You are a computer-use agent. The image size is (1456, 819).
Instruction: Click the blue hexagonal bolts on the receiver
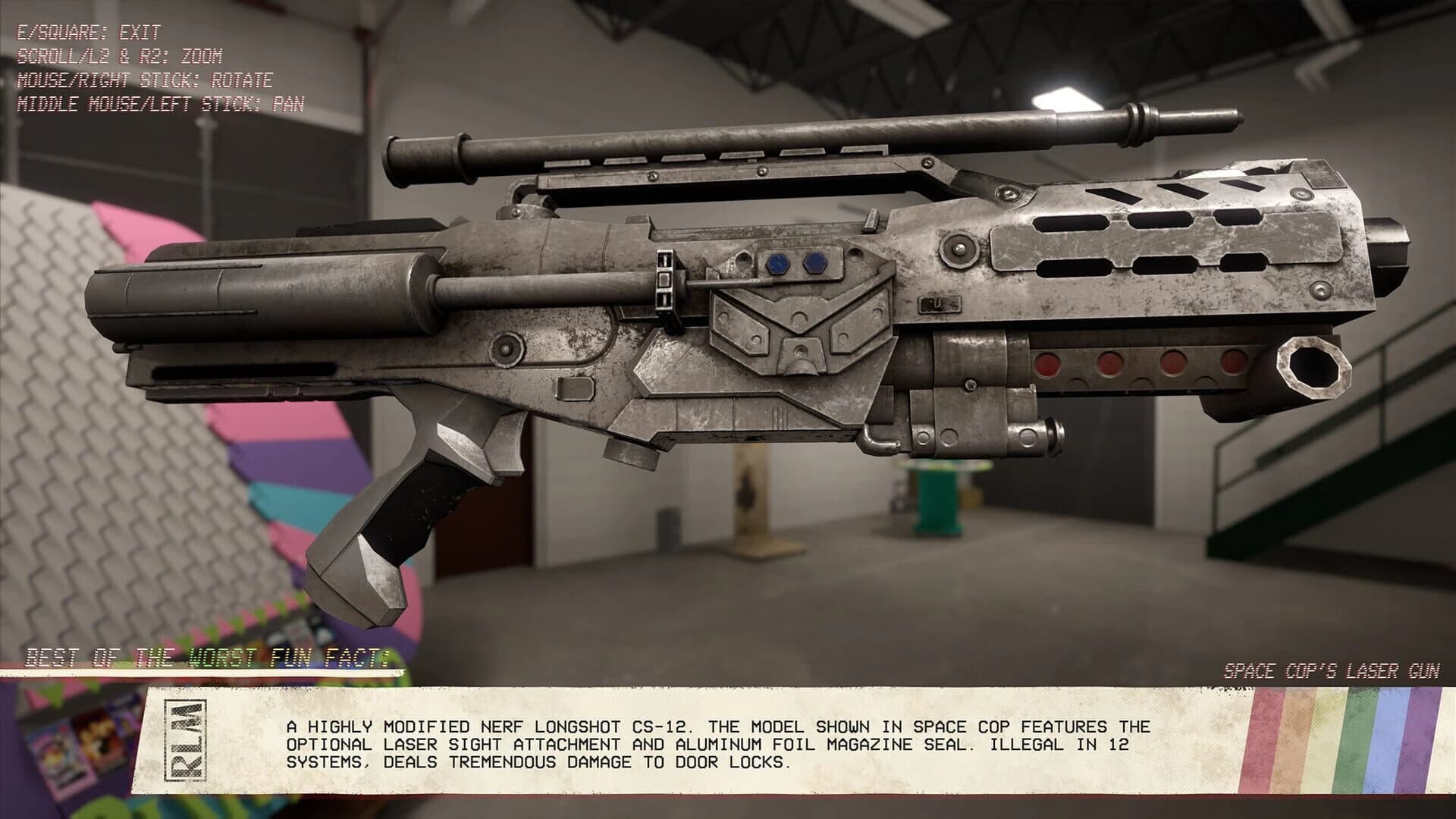795,263
